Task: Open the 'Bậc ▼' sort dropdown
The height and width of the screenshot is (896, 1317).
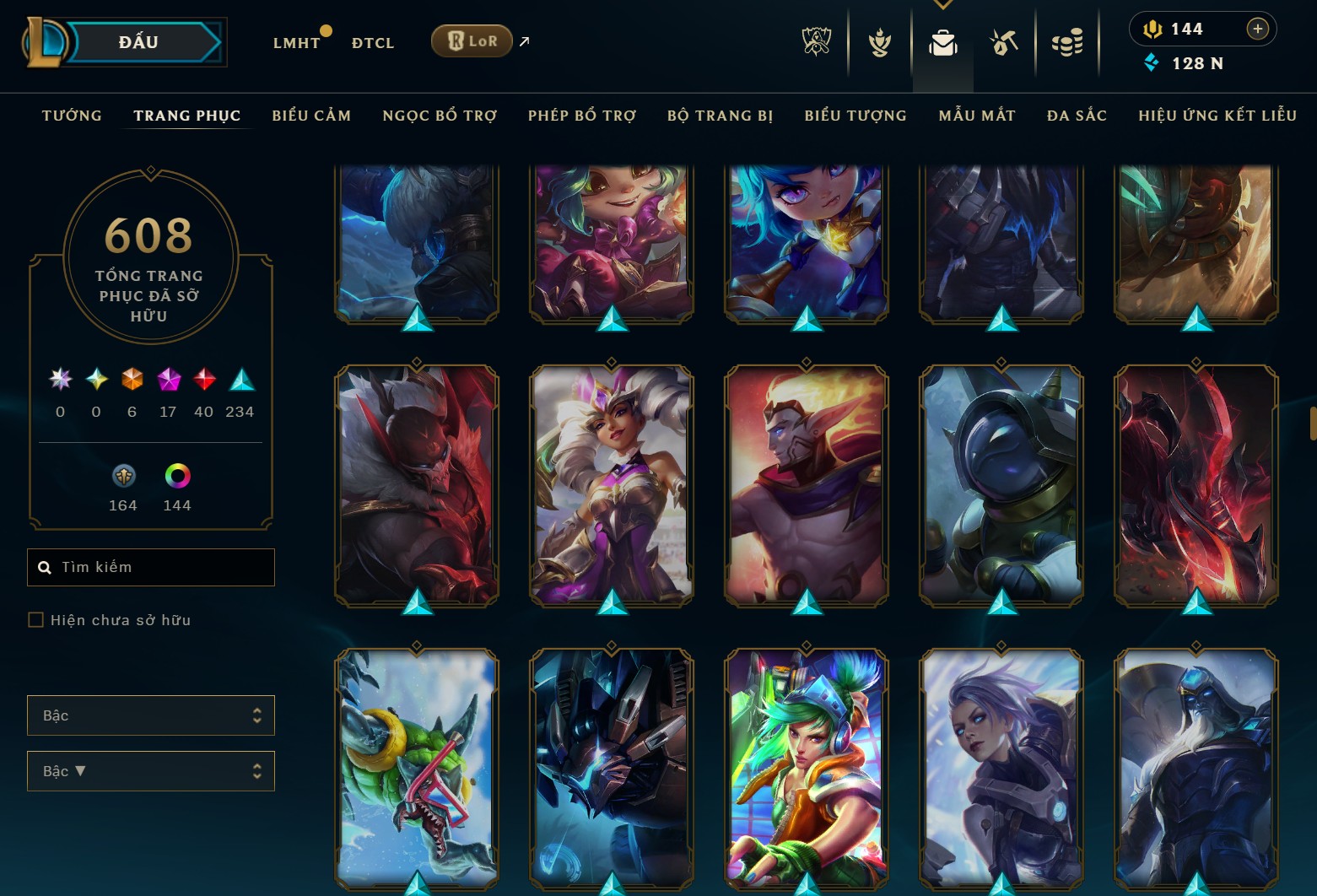Action: (151, 770)
